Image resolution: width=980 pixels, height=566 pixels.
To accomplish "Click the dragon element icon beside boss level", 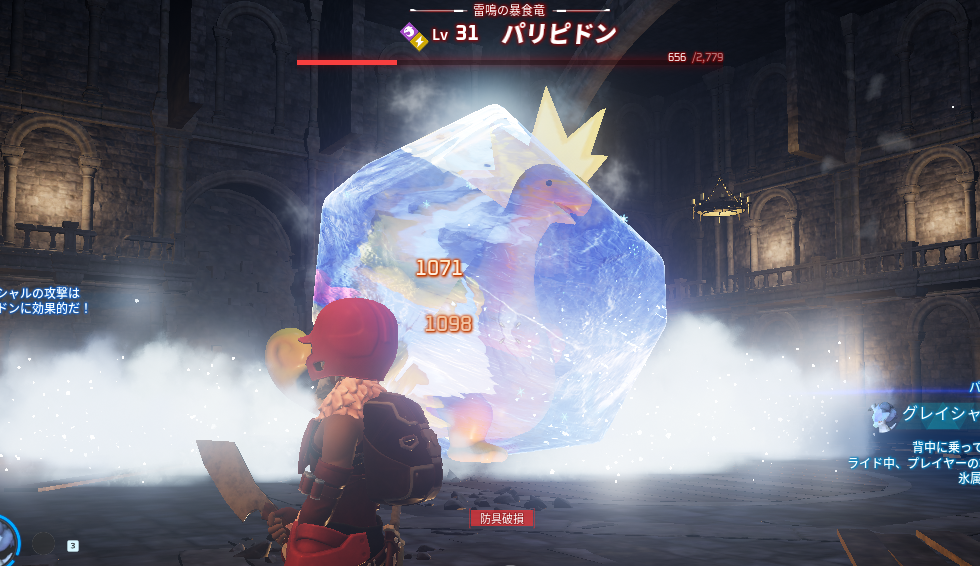I will (409, 31).
